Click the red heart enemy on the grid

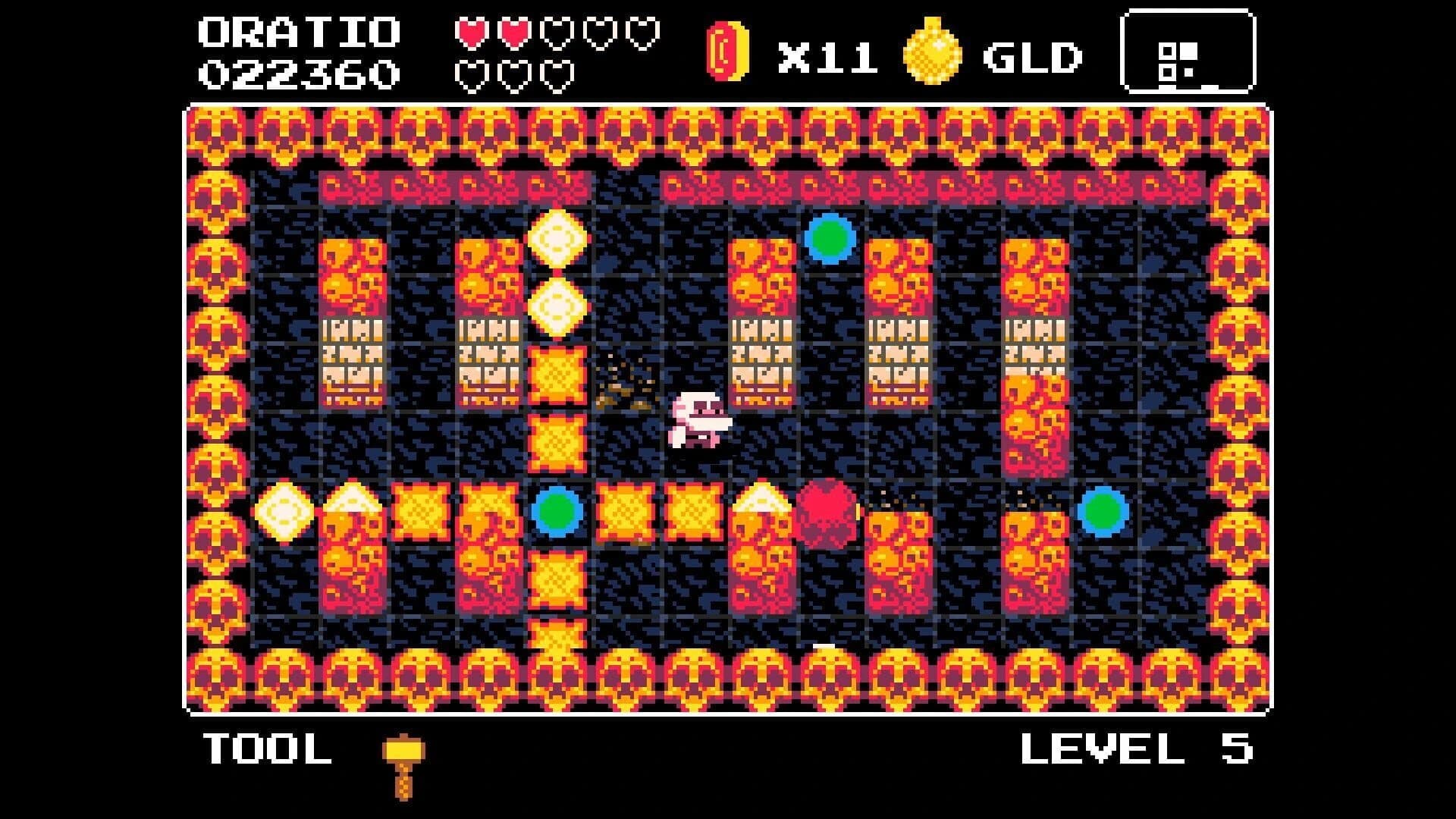point(827,512)
